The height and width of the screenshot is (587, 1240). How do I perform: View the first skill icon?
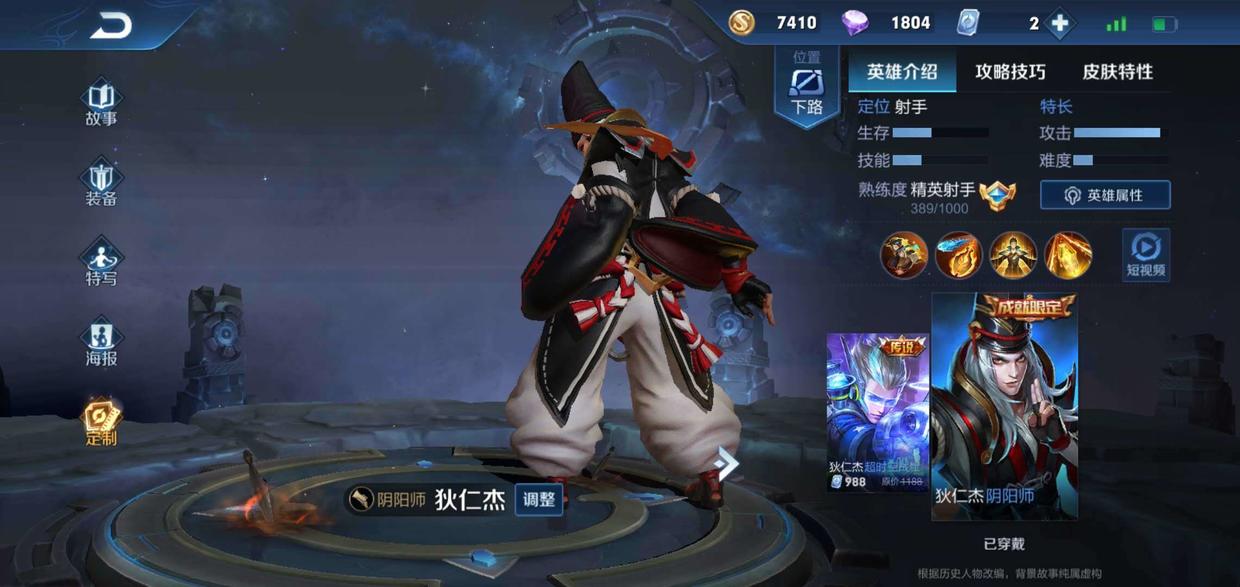click(904, 254)
